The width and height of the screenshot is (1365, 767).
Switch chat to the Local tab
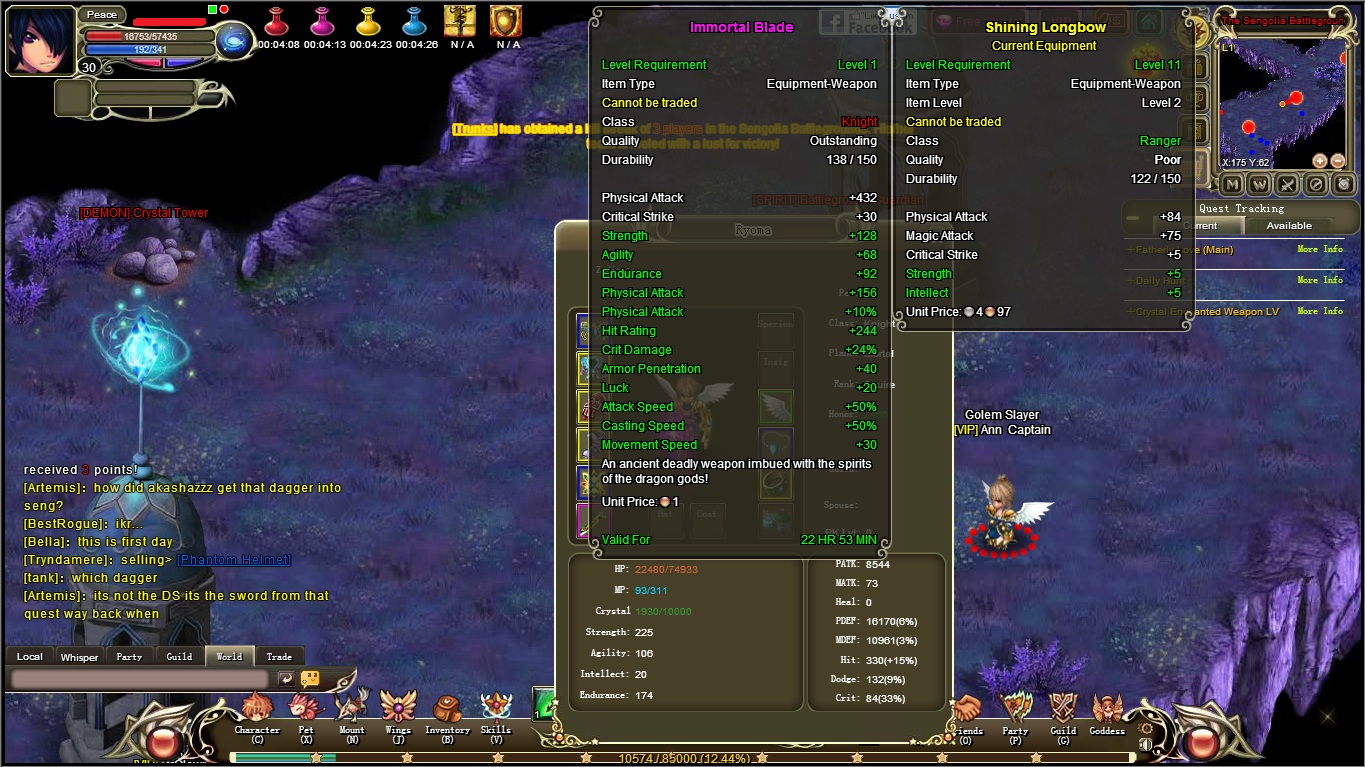pos(30,657)
